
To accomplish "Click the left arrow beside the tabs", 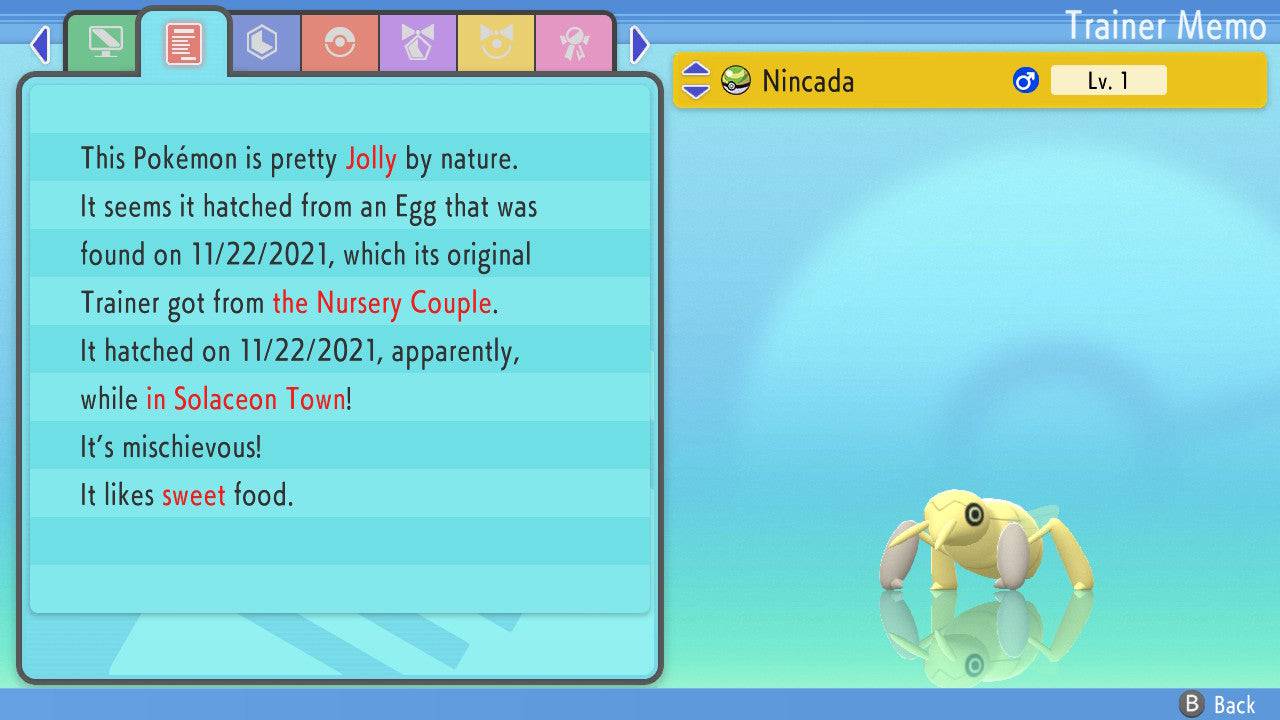I will (x=40, y=44).
